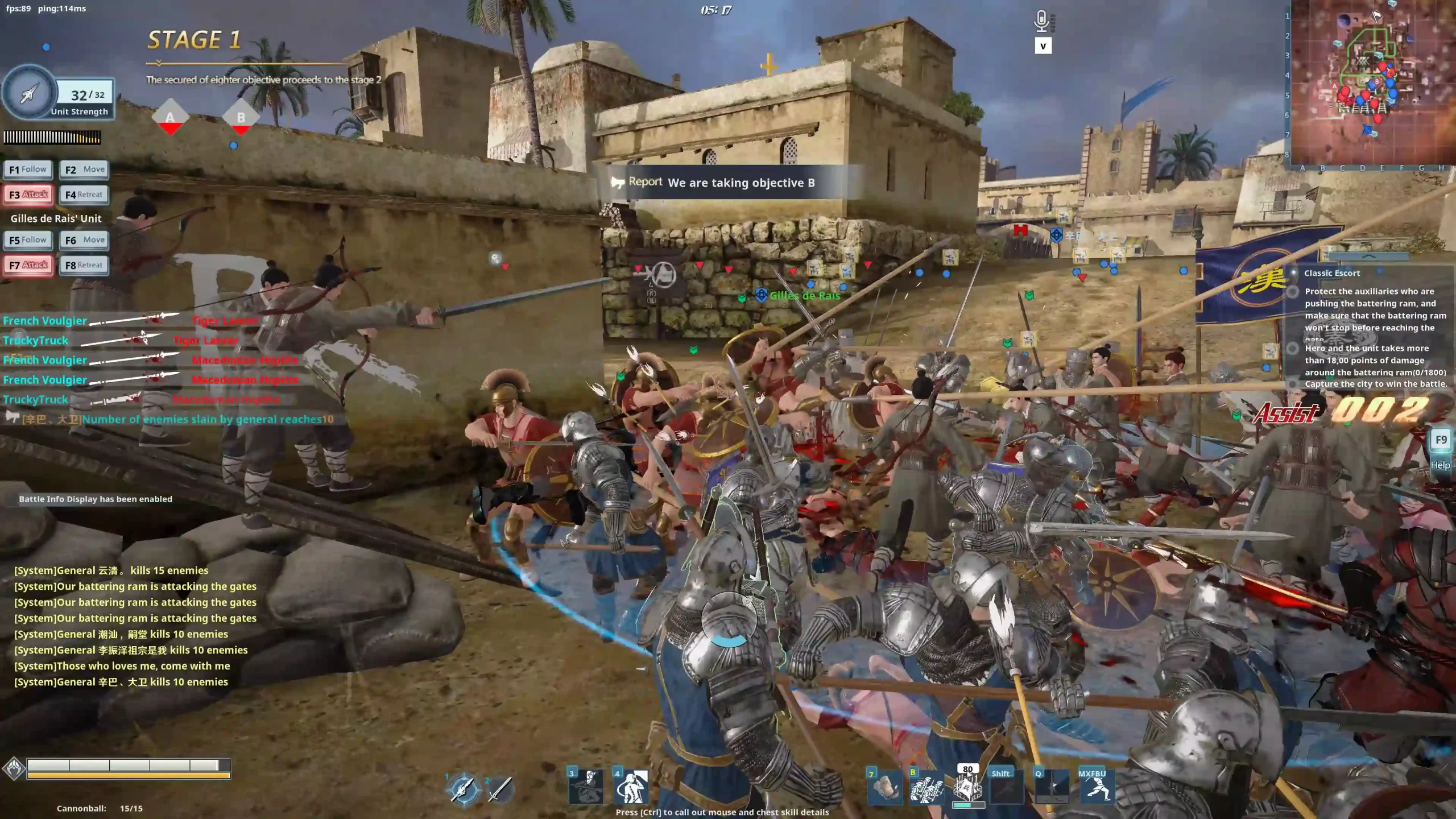The height and width of the screenshot is (819, 1456).
Task: Order Gilles de Rais' unit to Retreat (F8)
Action: point(84,265)
